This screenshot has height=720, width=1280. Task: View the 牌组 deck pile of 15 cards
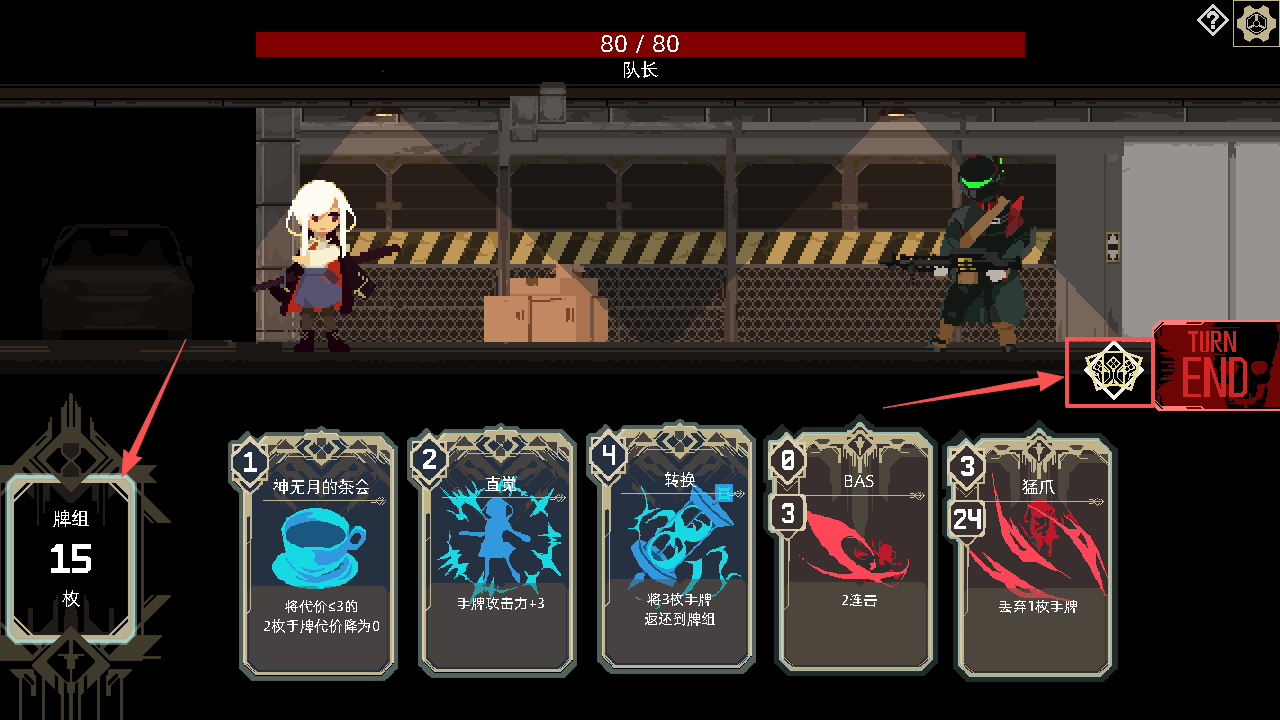pos(71,558)
